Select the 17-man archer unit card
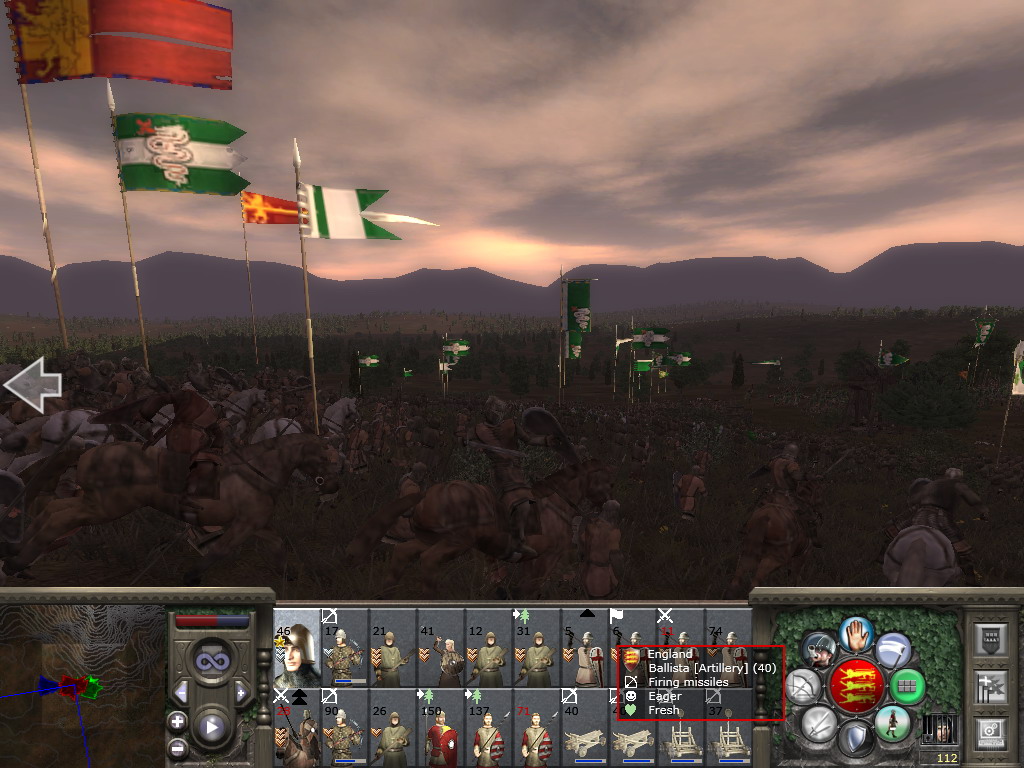The width and height of the screenshot is (1024, 768). click(344, 646)
